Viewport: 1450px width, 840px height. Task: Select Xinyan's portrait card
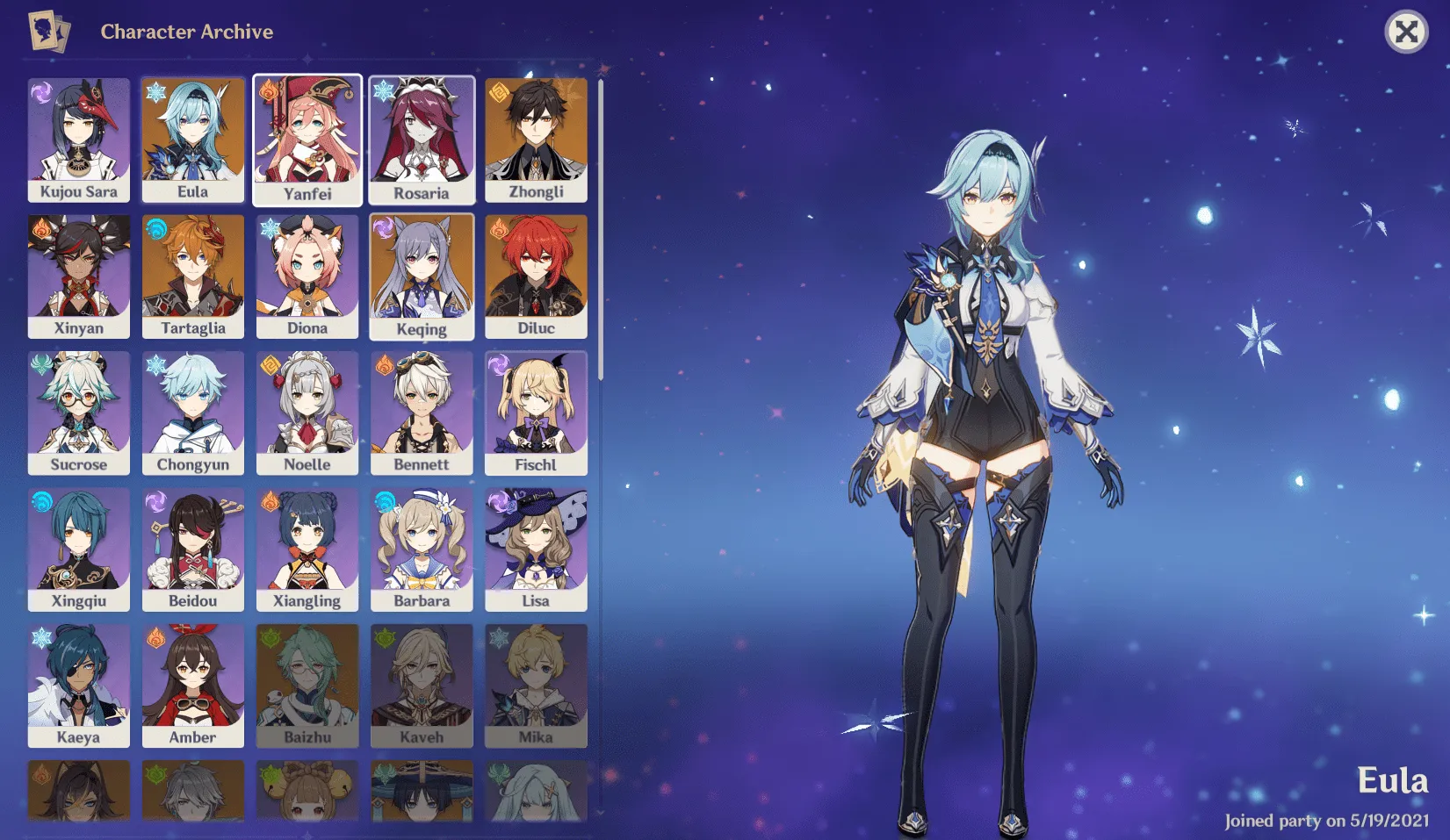79,276
